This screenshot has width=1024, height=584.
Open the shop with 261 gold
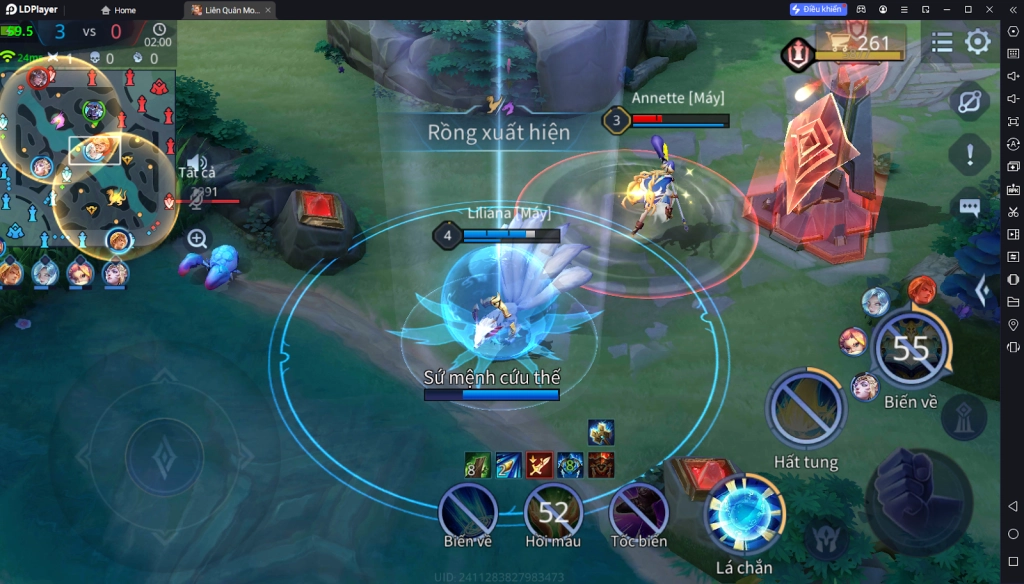point(861,42)
